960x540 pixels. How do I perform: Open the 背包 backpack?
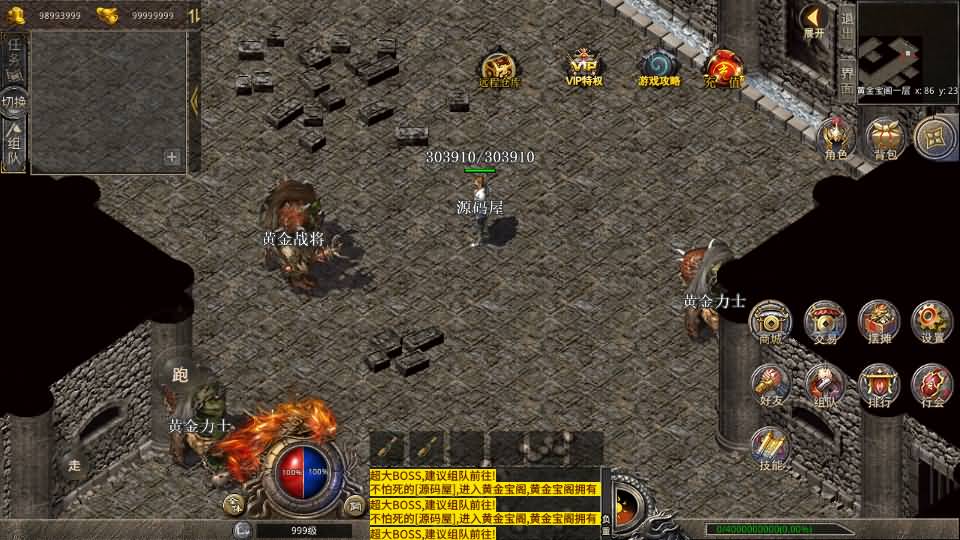(x=885, y=139)
